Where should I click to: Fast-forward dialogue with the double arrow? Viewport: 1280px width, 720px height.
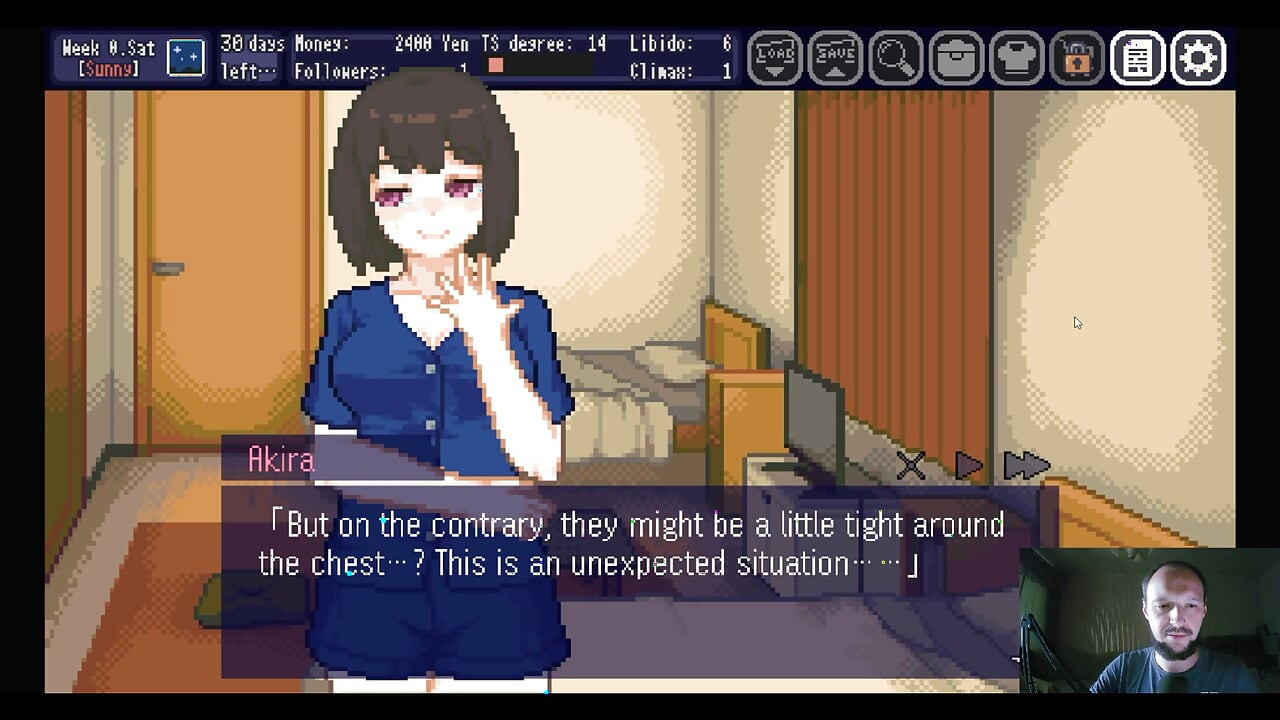click(1025, 465)
